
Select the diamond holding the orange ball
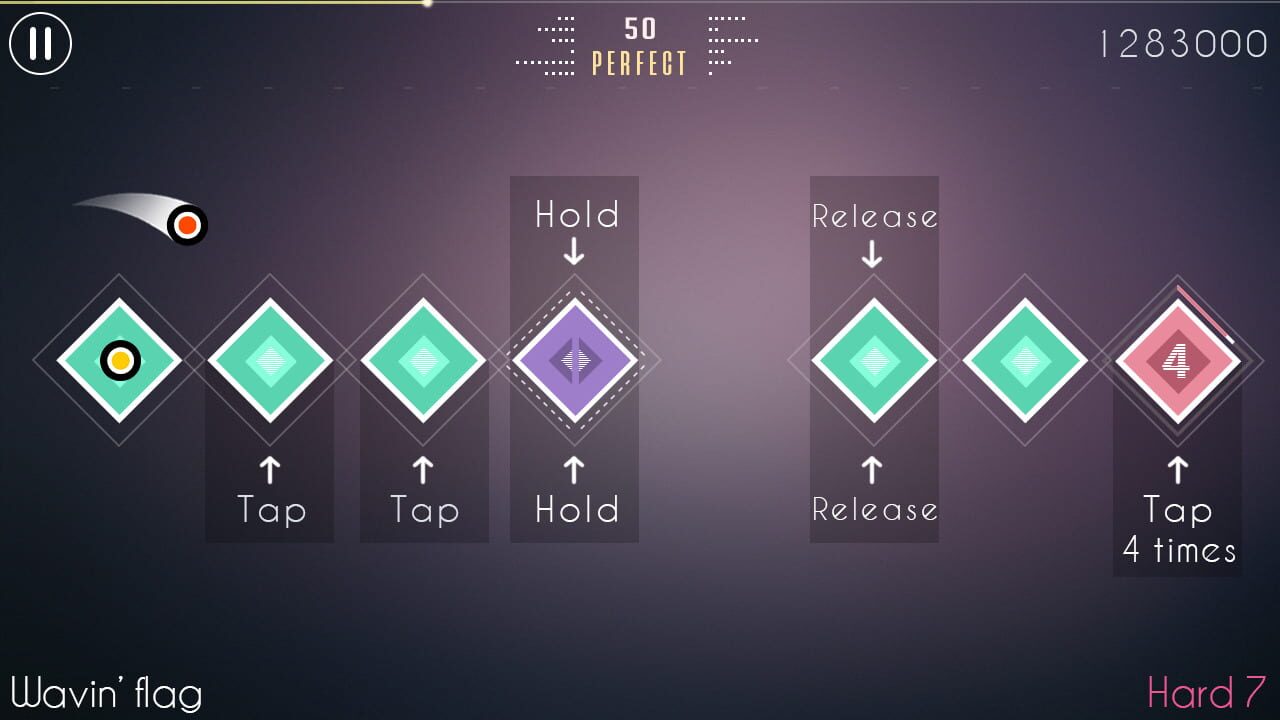[x=119, y=360]
